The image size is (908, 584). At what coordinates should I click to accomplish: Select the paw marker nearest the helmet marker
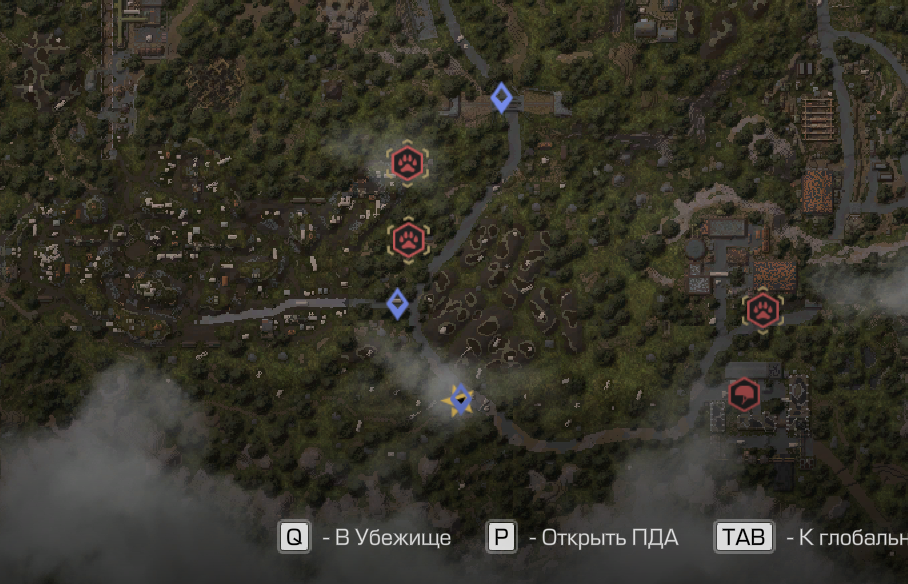[x=763, y=310]
